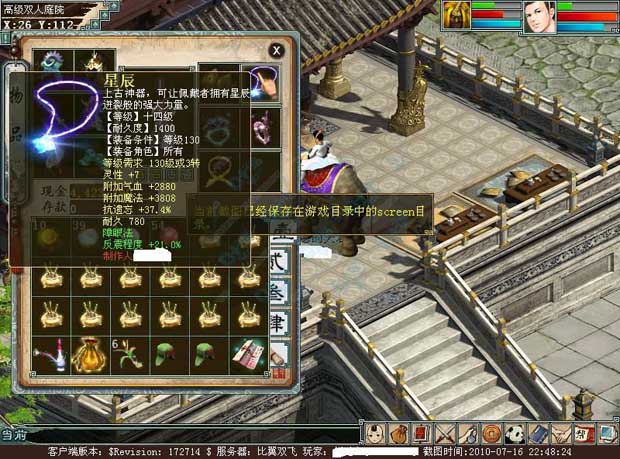
Task: Select the golden pouch inventory item
Action: point(92,354)
